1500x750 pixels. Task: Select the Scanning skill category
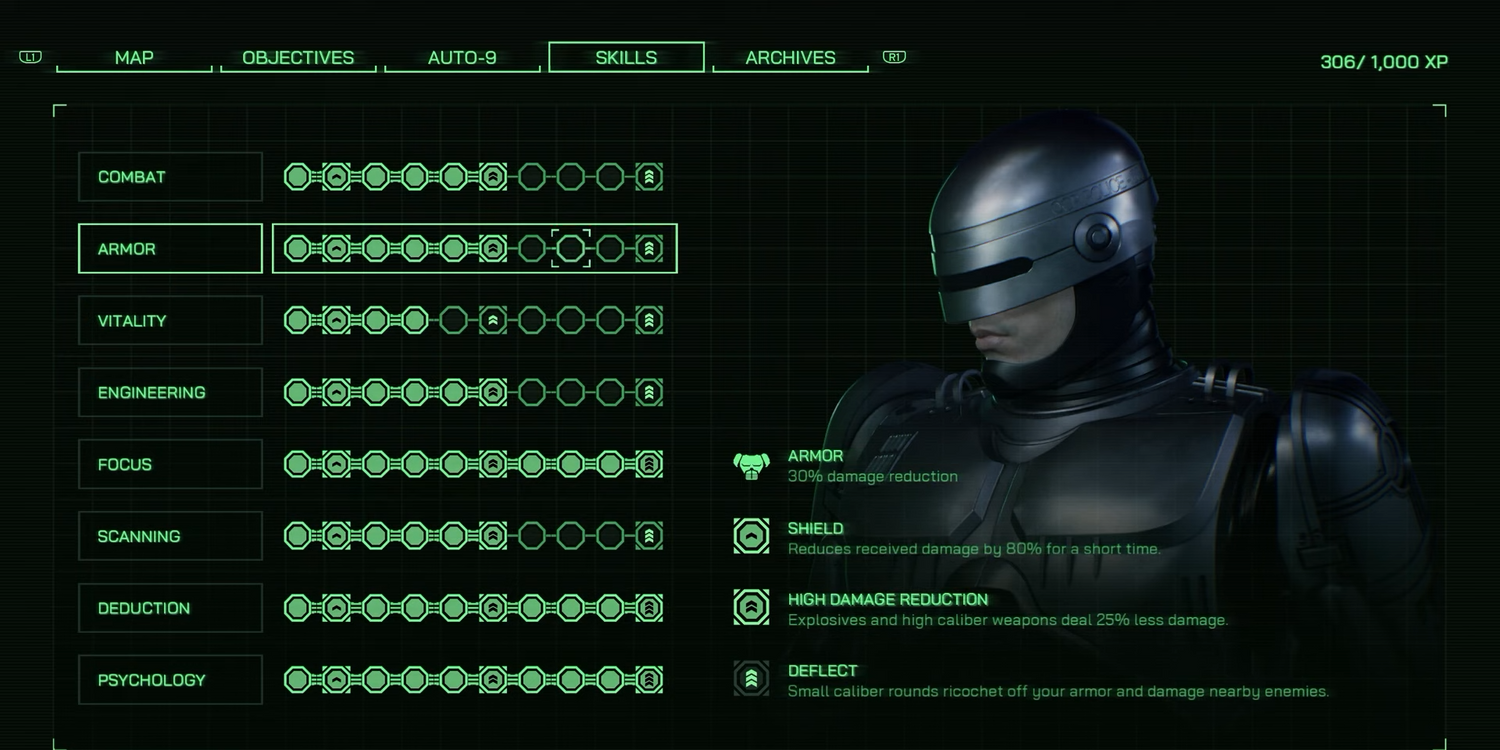[170, 537]
